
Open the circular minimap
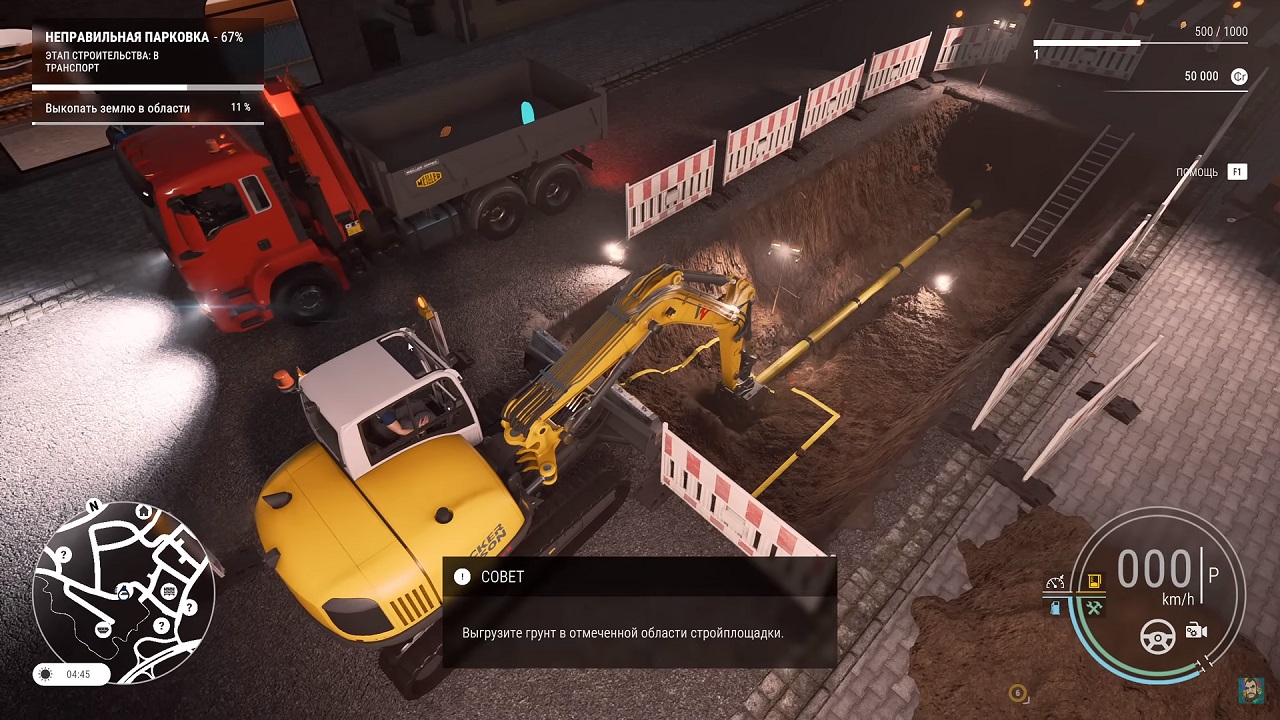pos(123,592)
